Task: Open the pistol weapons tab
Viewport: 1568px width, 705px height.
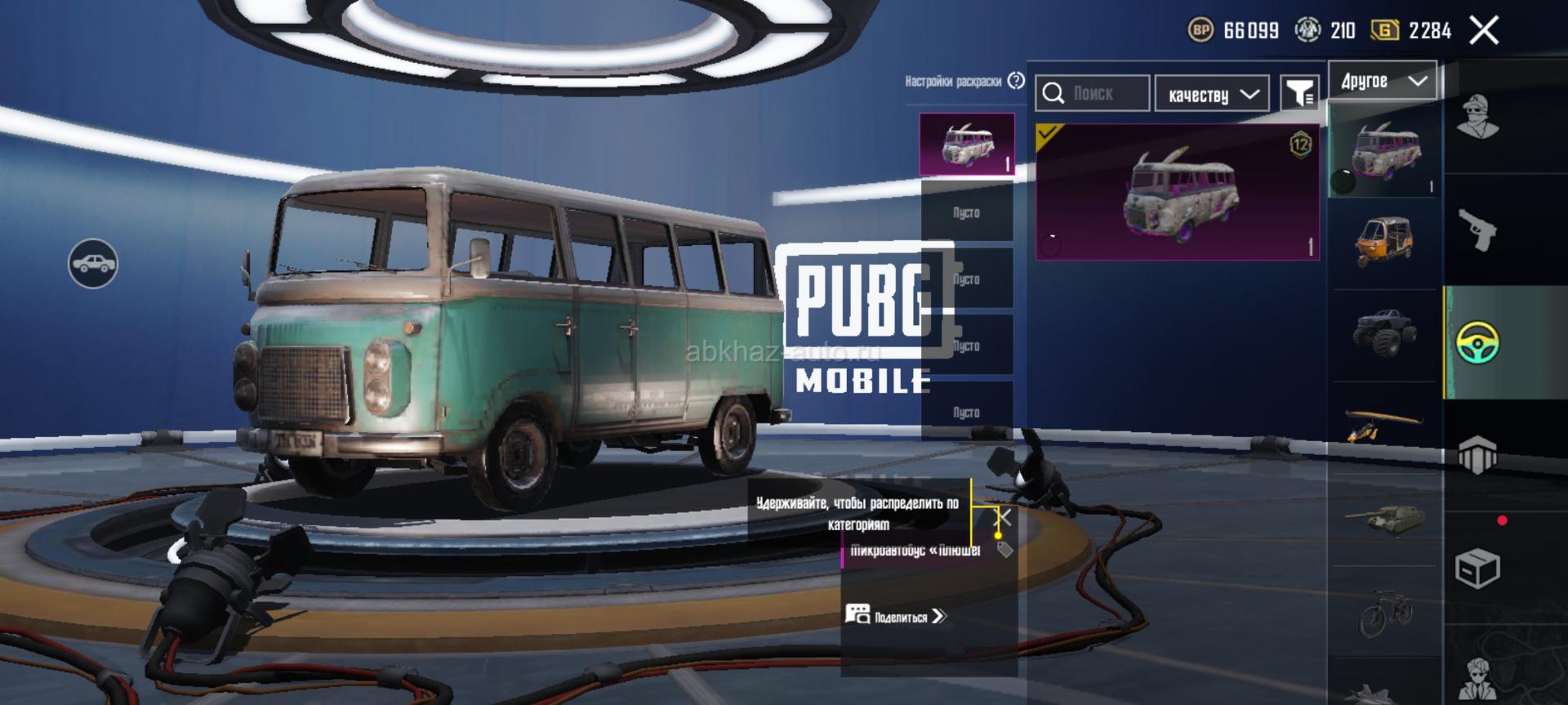Action: [x=1477, y=231]
